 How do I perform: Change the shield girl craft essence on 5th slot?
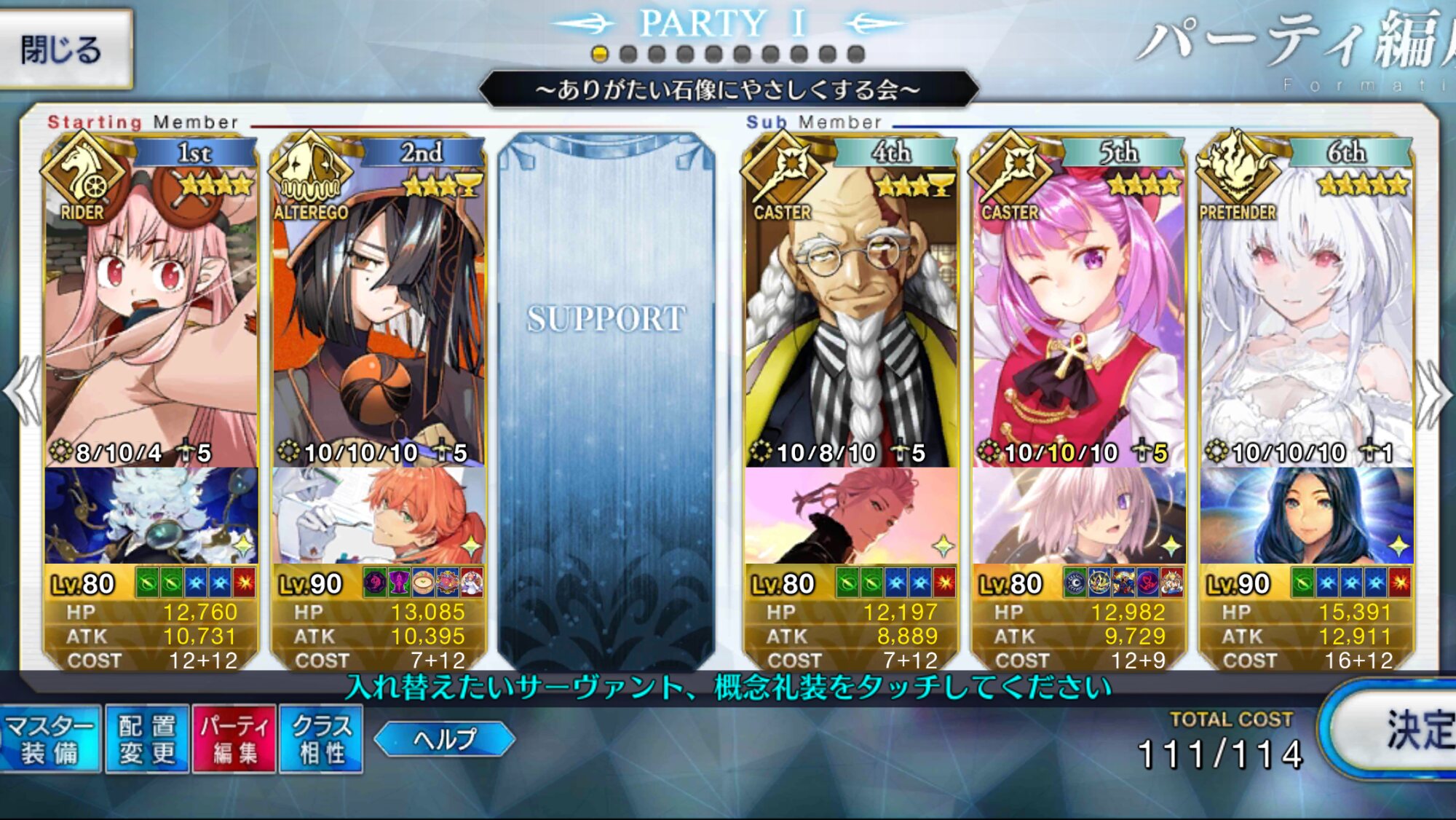tap(1079, 516)
